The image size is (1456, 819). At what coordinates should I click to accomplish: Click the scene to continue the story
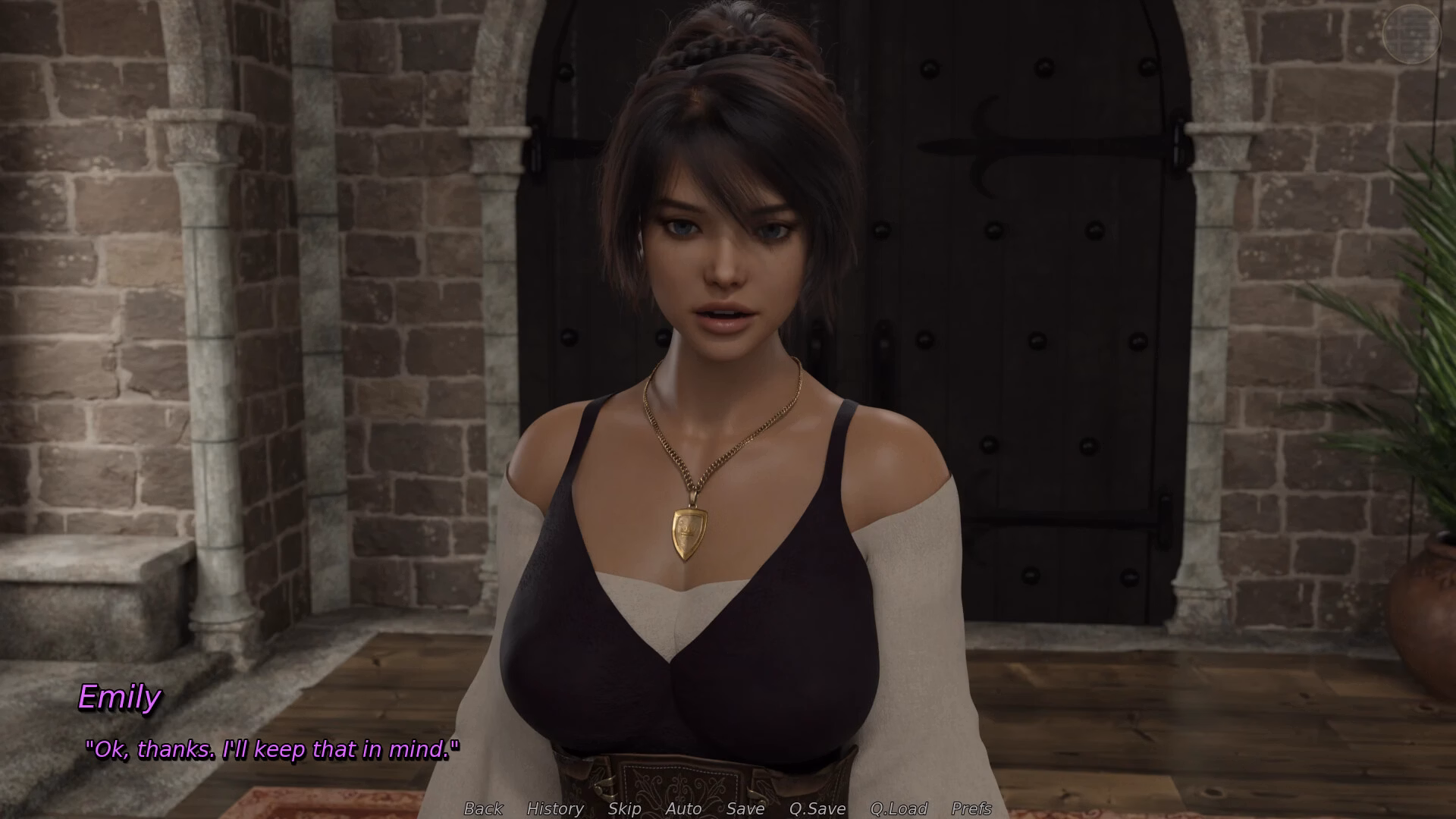pyautogui.click(x=728, y=379)
